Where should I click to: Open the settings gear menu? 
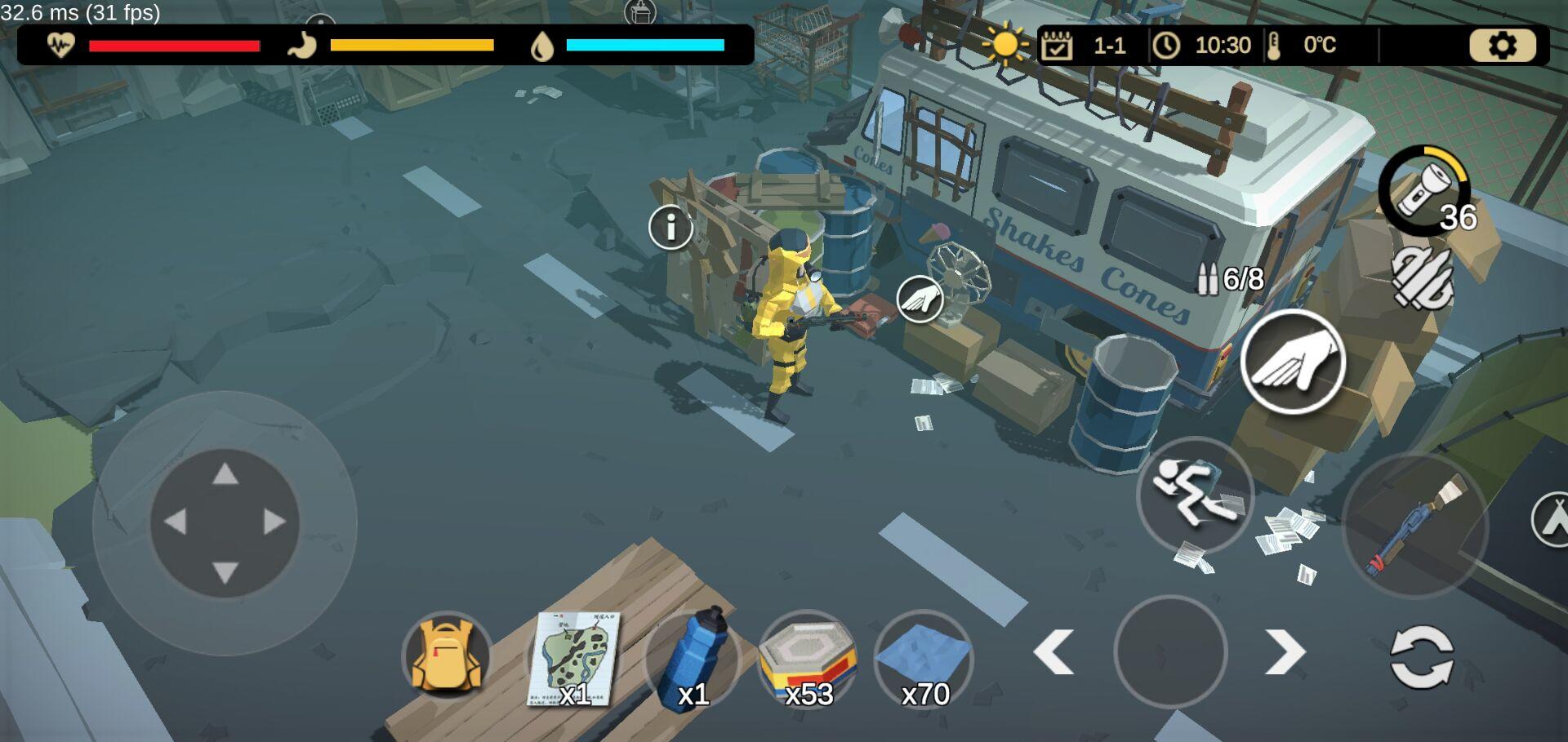coord(1502,46)
